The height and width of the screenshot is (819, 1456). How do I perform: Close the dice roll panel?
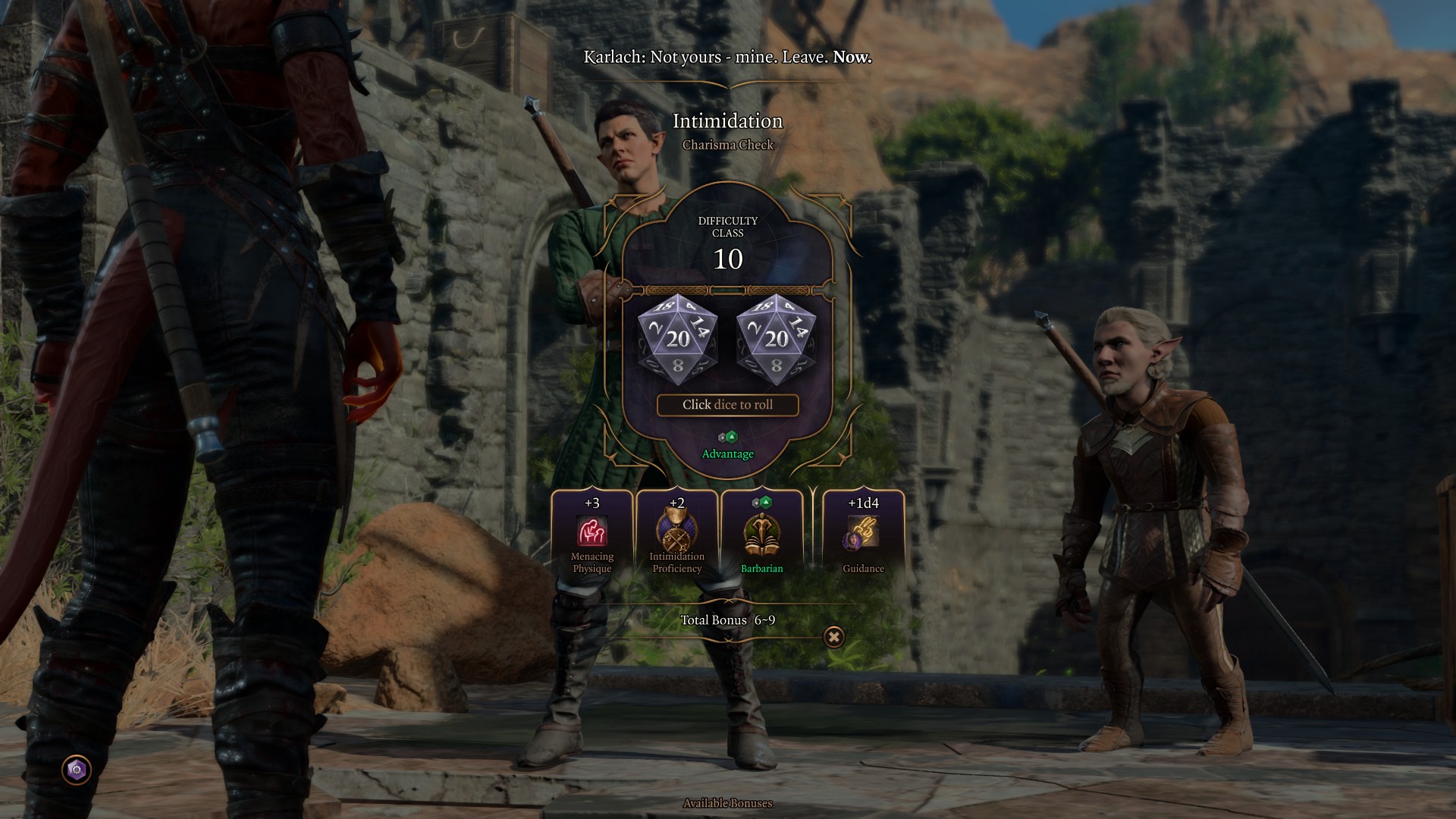coord(833,637)
